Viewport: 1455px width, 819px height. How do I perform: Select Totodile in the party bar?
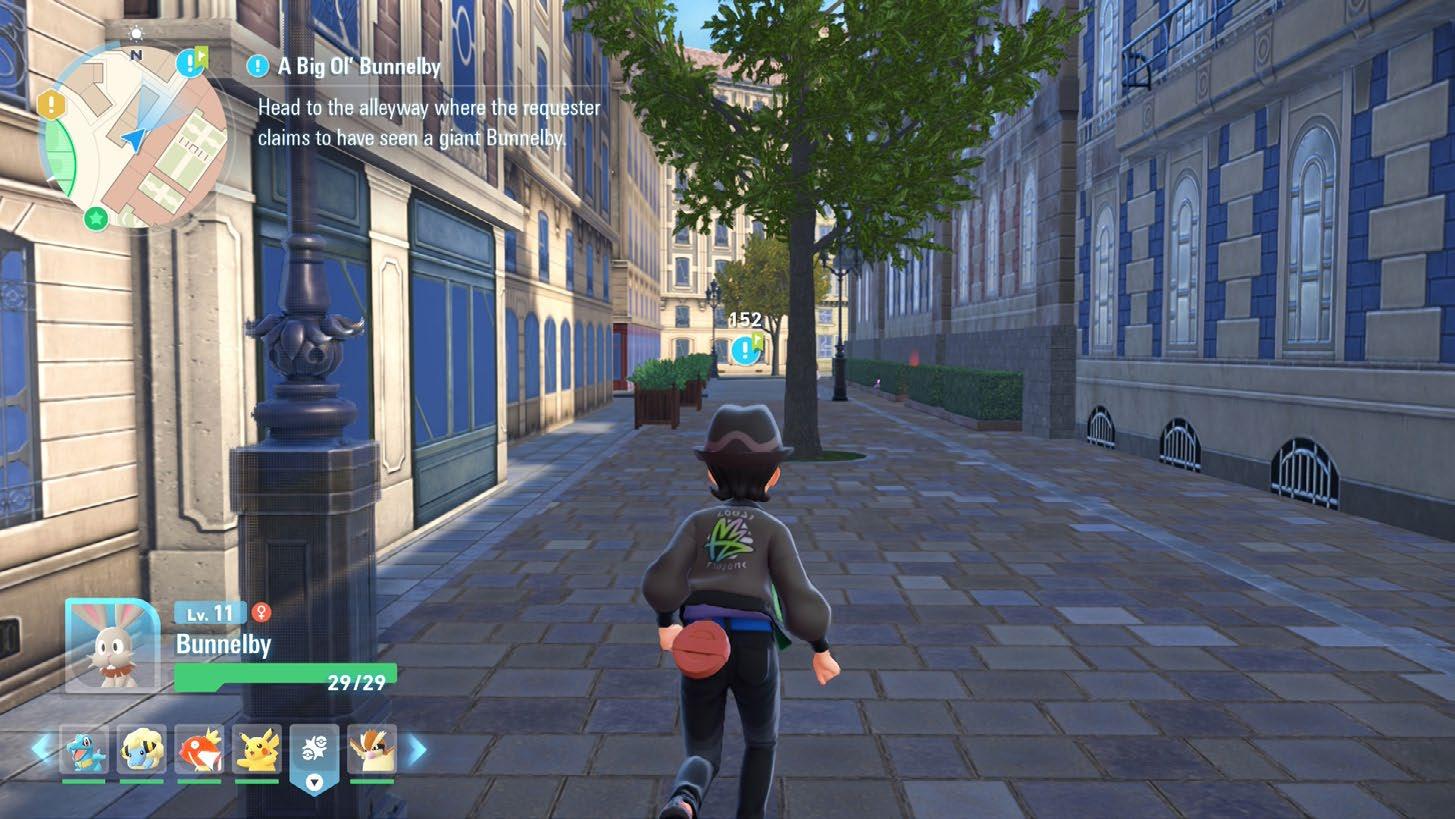pos(84,750)
